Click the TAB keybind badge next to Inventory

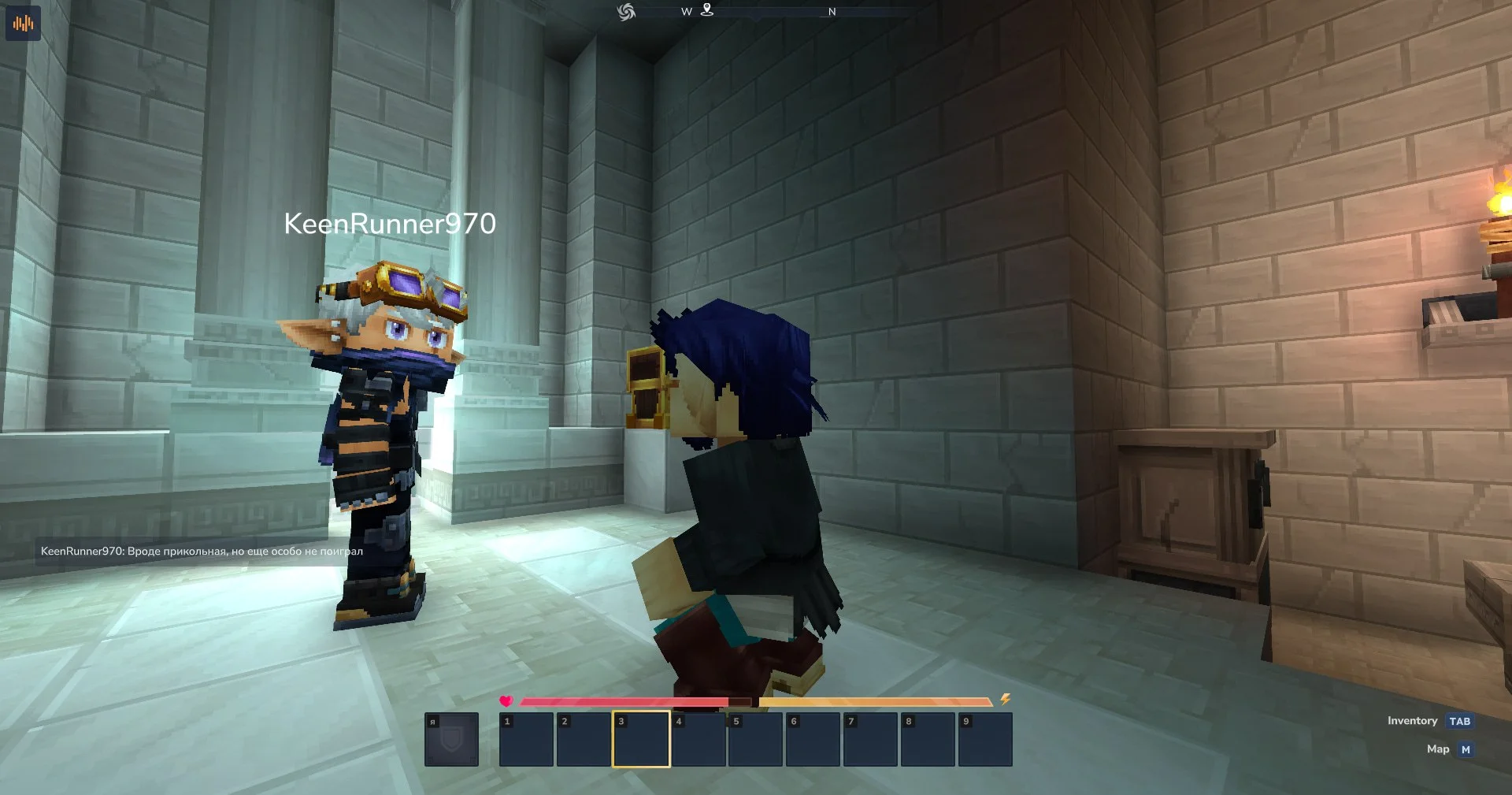[x=1461, y=720]
